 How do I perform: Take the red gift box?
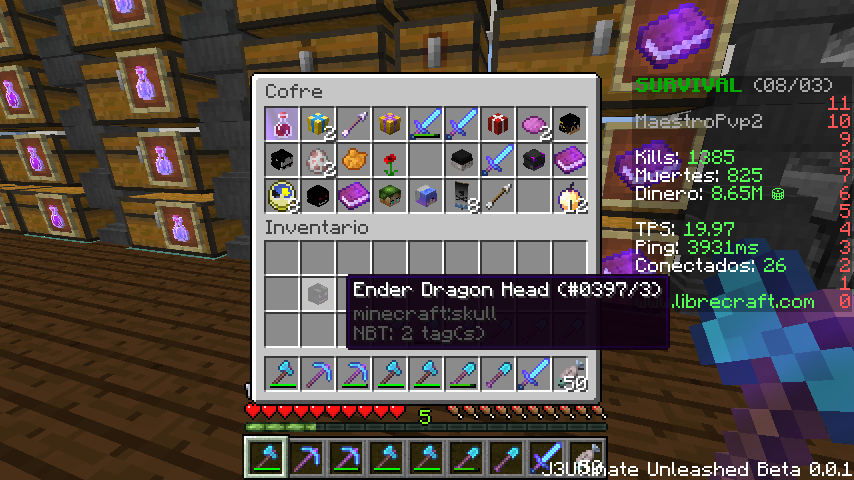499,124
